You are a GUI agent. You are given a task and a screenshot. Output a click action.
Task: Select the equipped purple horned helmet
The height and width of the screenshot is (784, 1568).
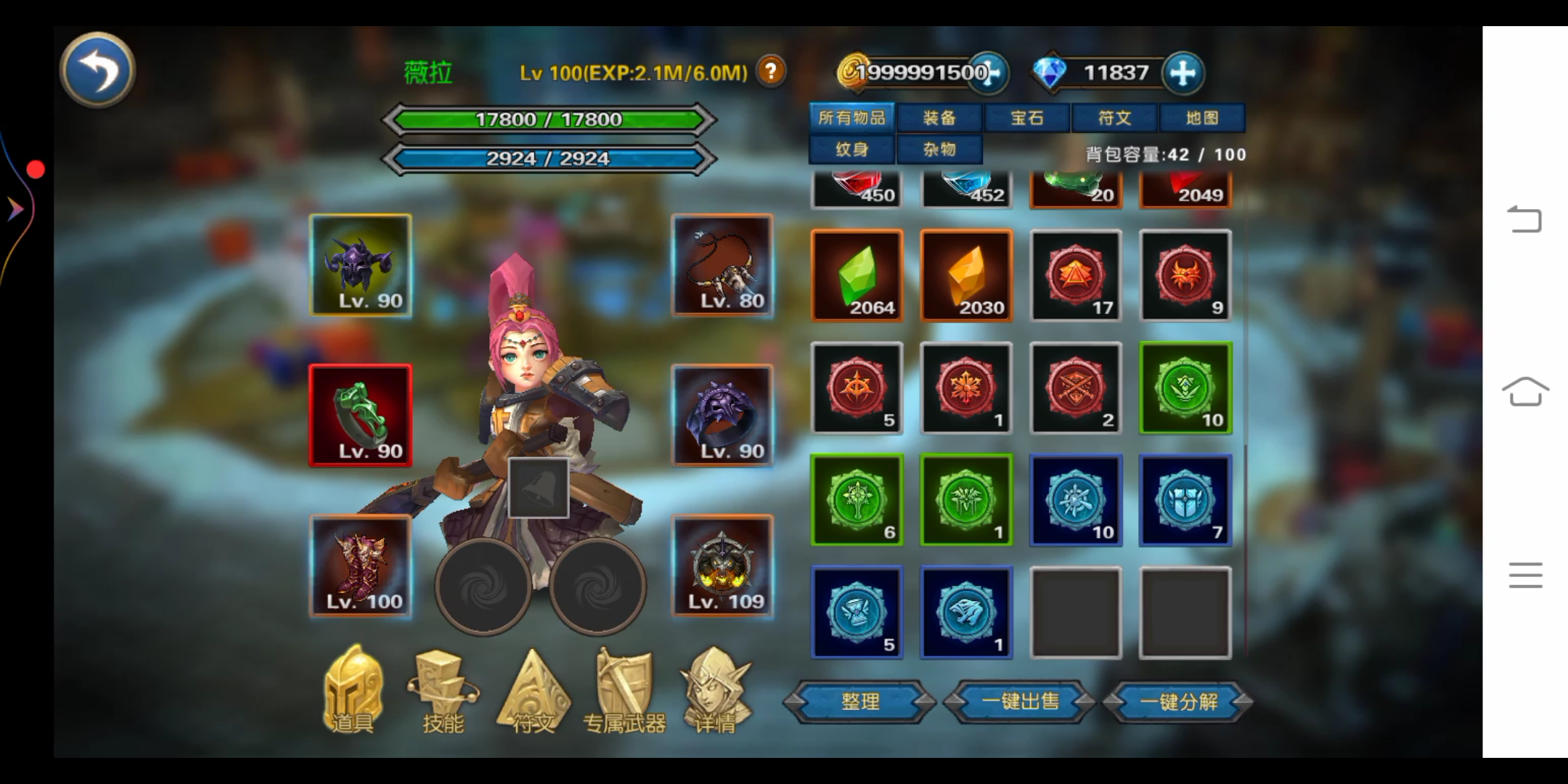[361, 266]
